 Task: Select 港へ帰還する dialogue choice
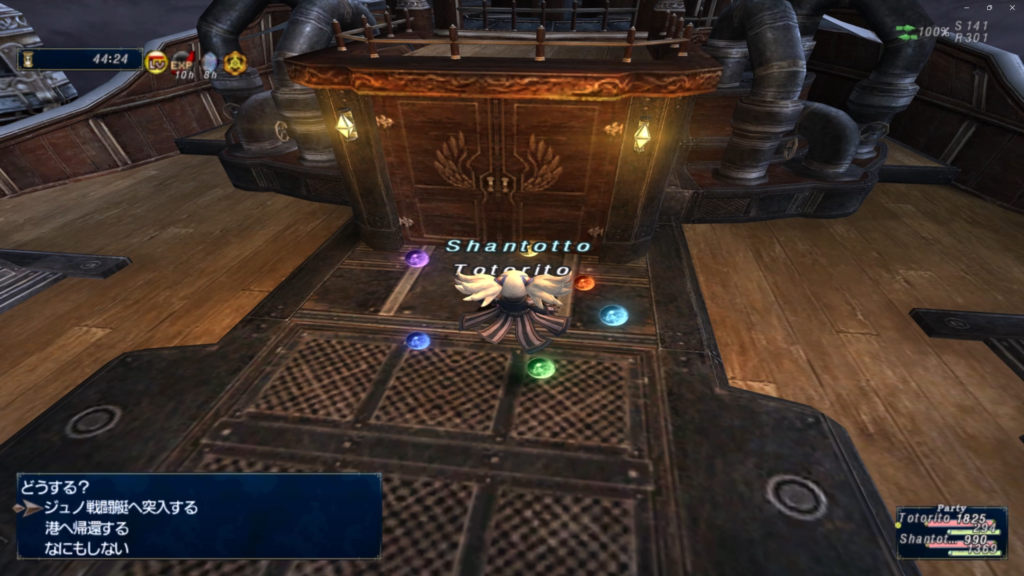[x=86, y=528]
